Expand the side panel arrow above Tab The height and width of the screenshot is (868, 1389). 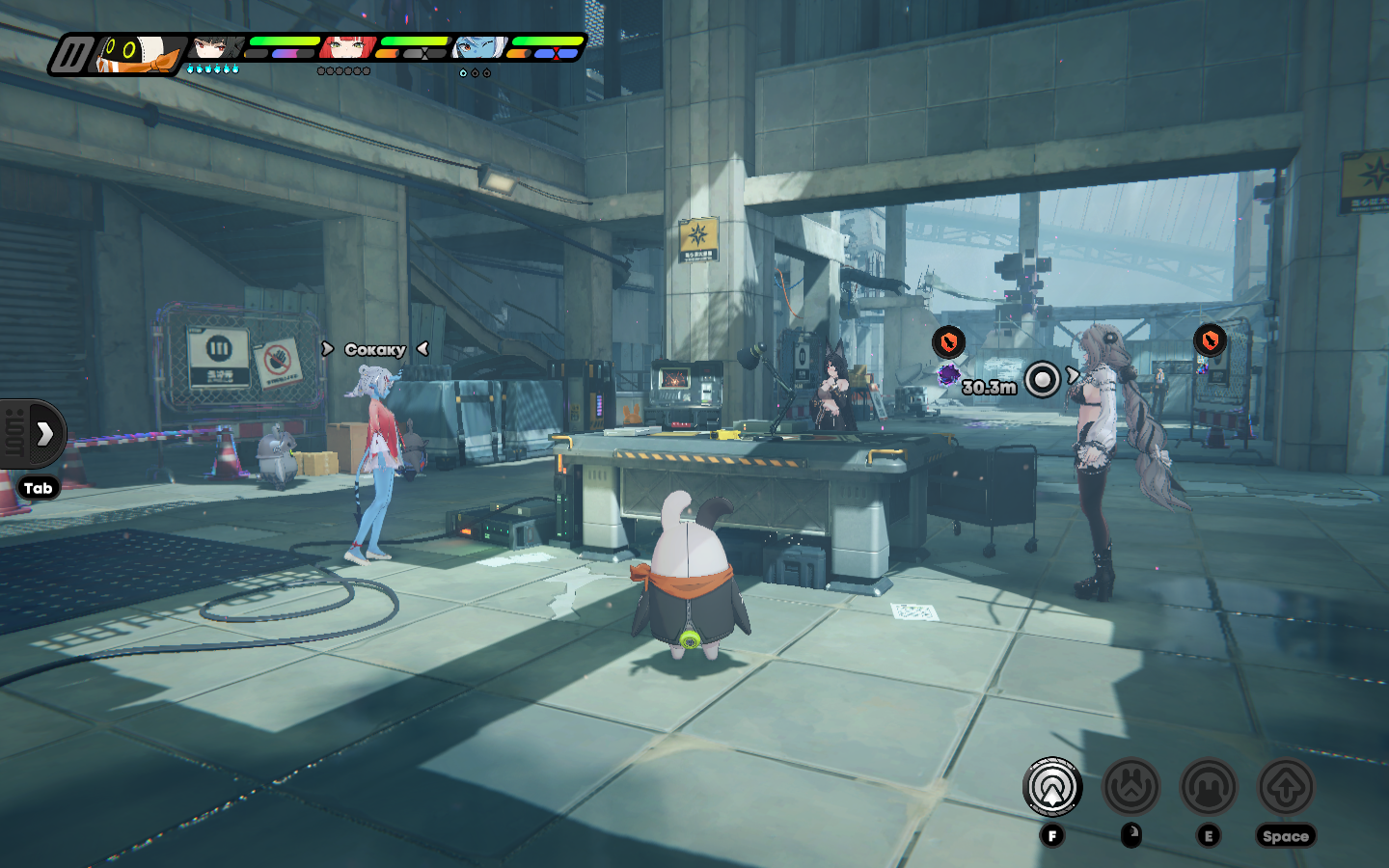43,434
